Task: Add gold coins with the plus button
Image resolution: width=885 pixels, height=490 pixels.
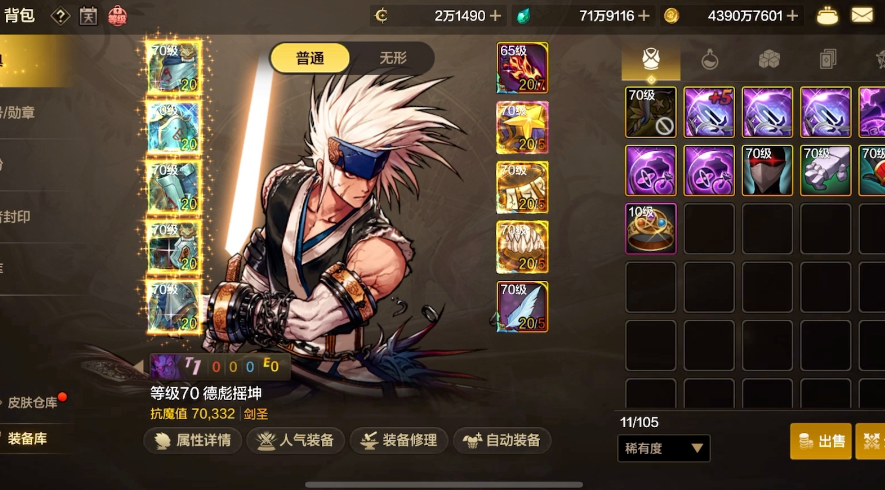Action: [793, 15]
